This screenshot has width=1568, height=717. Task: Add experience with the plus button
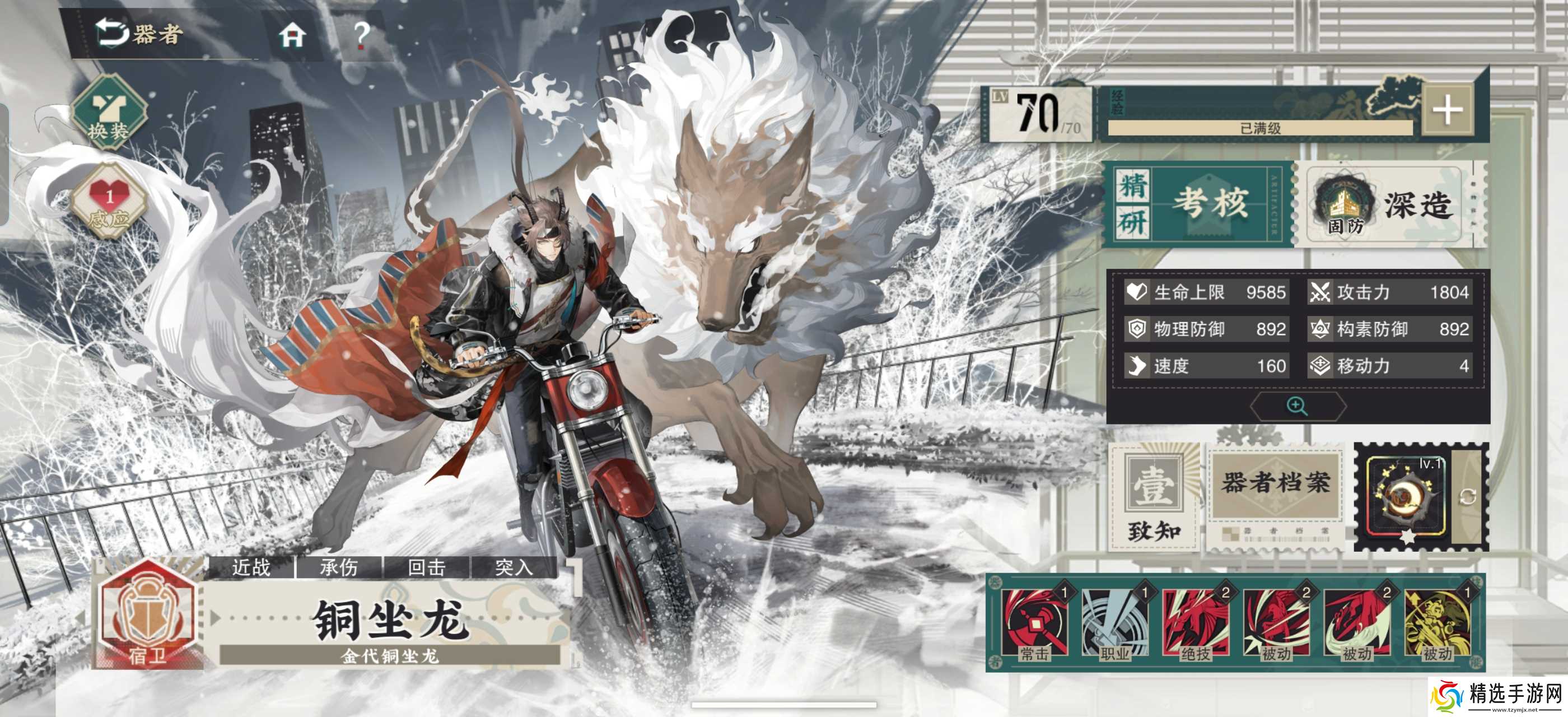1446,111
